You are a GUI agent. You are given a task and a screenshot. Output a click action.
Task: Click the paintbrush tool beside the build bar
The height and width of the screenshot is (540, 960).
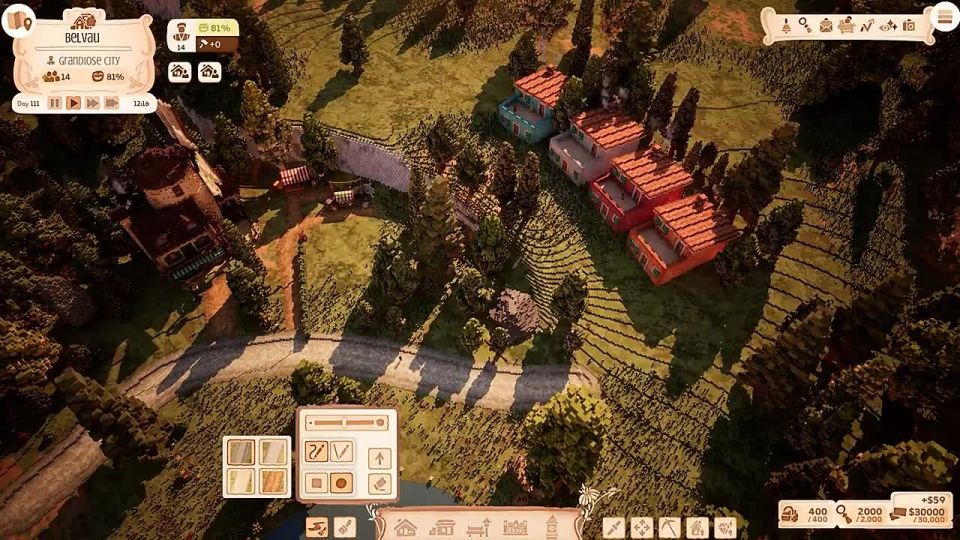tap(344, 526)
